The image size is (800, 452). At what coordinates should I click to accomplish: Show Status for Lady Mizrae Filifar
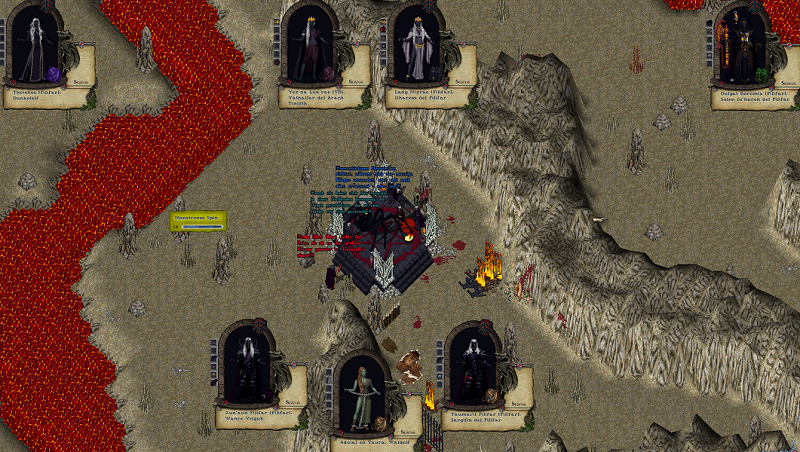tap(460, 80)
